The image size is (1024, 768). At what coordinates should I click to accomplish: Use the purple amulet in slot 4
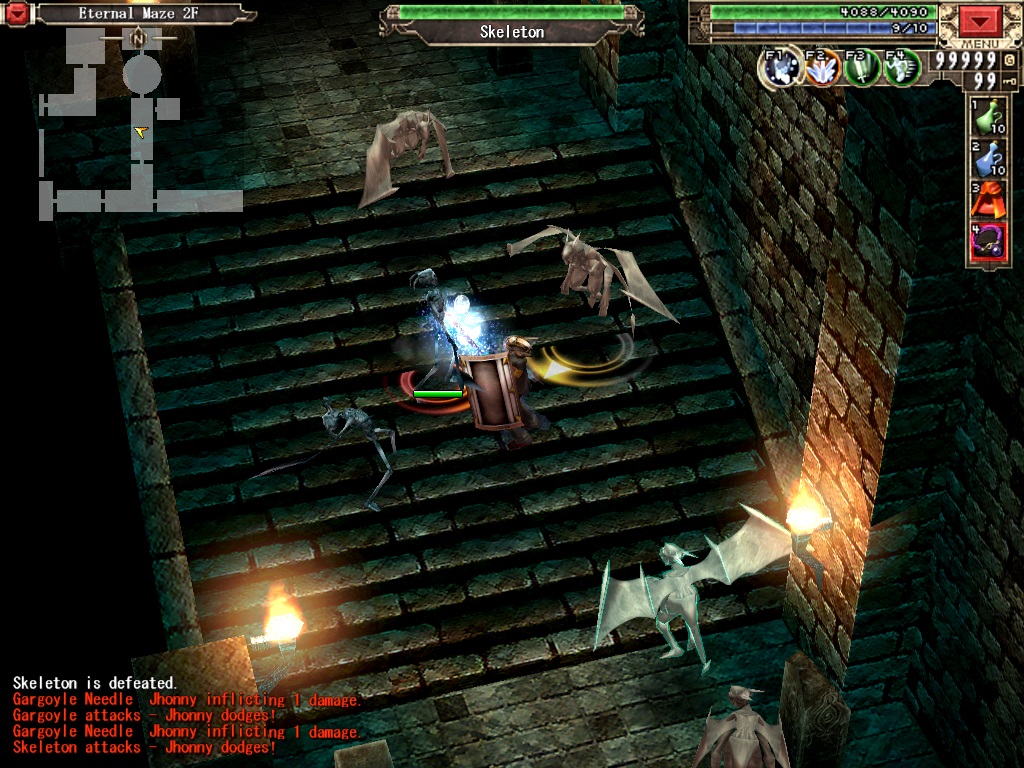[987, 243]
